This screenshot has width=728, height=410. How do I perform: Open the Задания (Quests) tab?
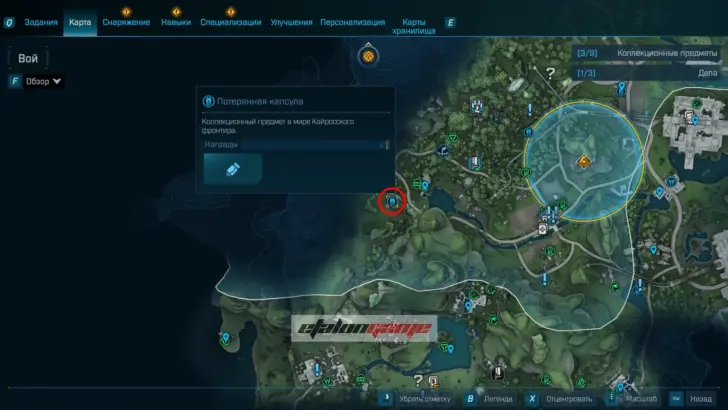tap(41, 22)
